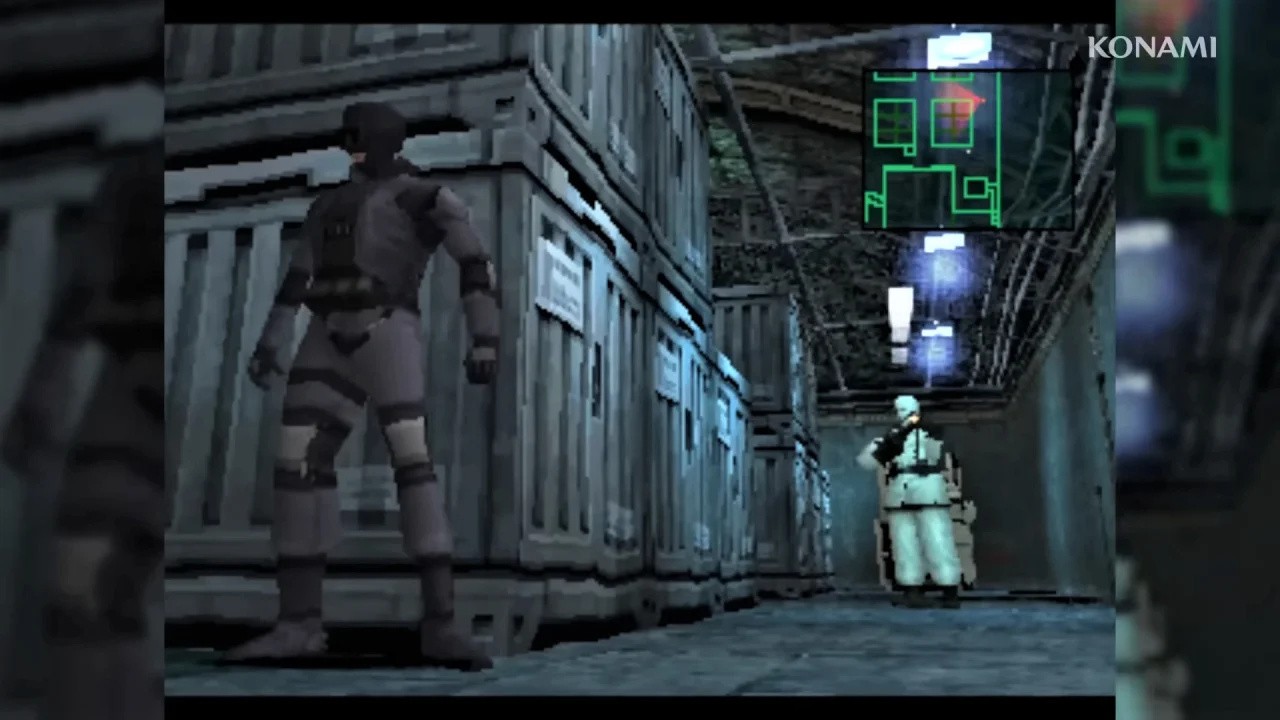Click the KONAMI logo
1280x720 pixels.
tap(1150, 46)
